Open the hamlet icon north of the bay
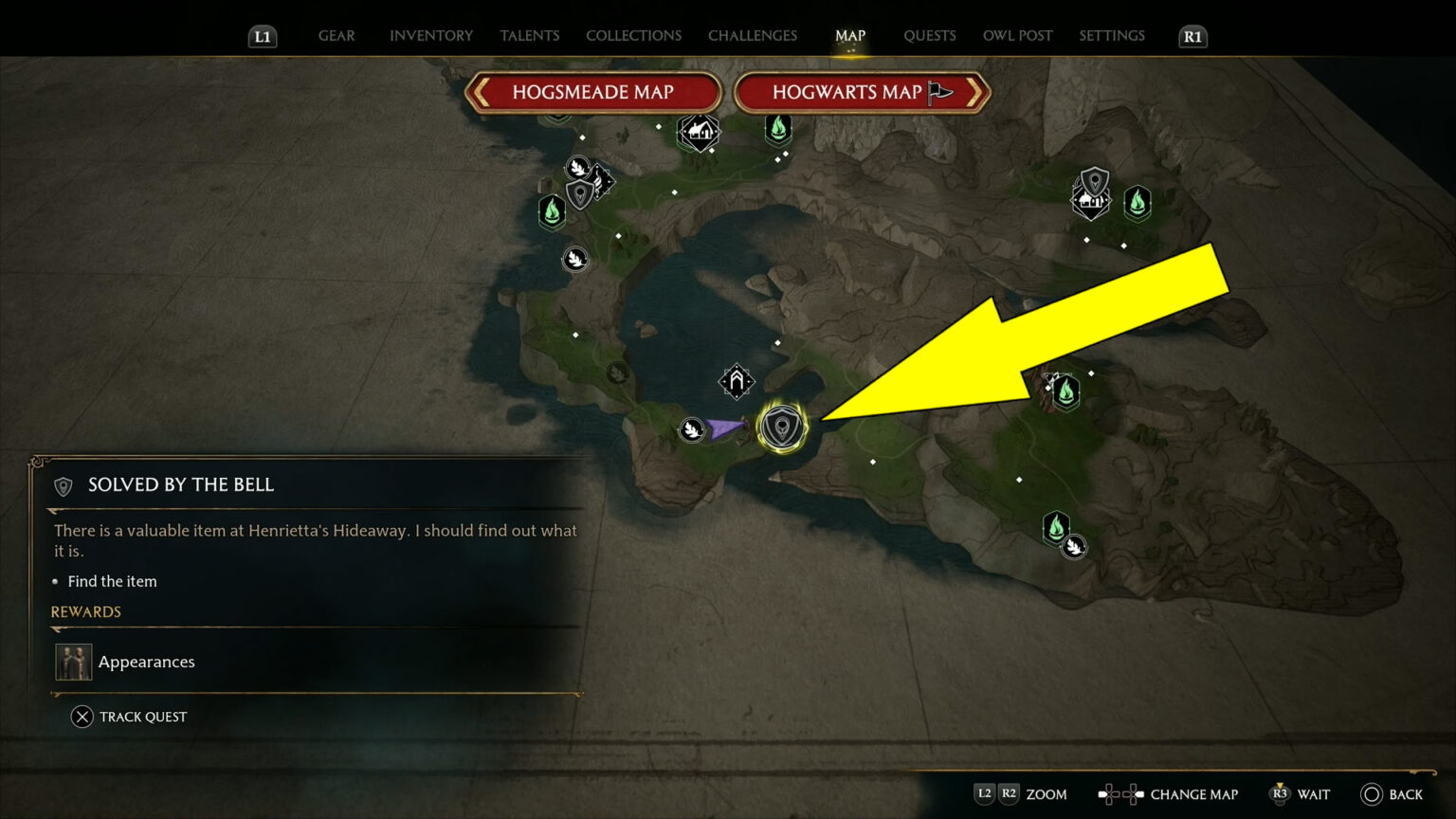The height and width of the screenshot is (819, 1456). coord(701,132)
